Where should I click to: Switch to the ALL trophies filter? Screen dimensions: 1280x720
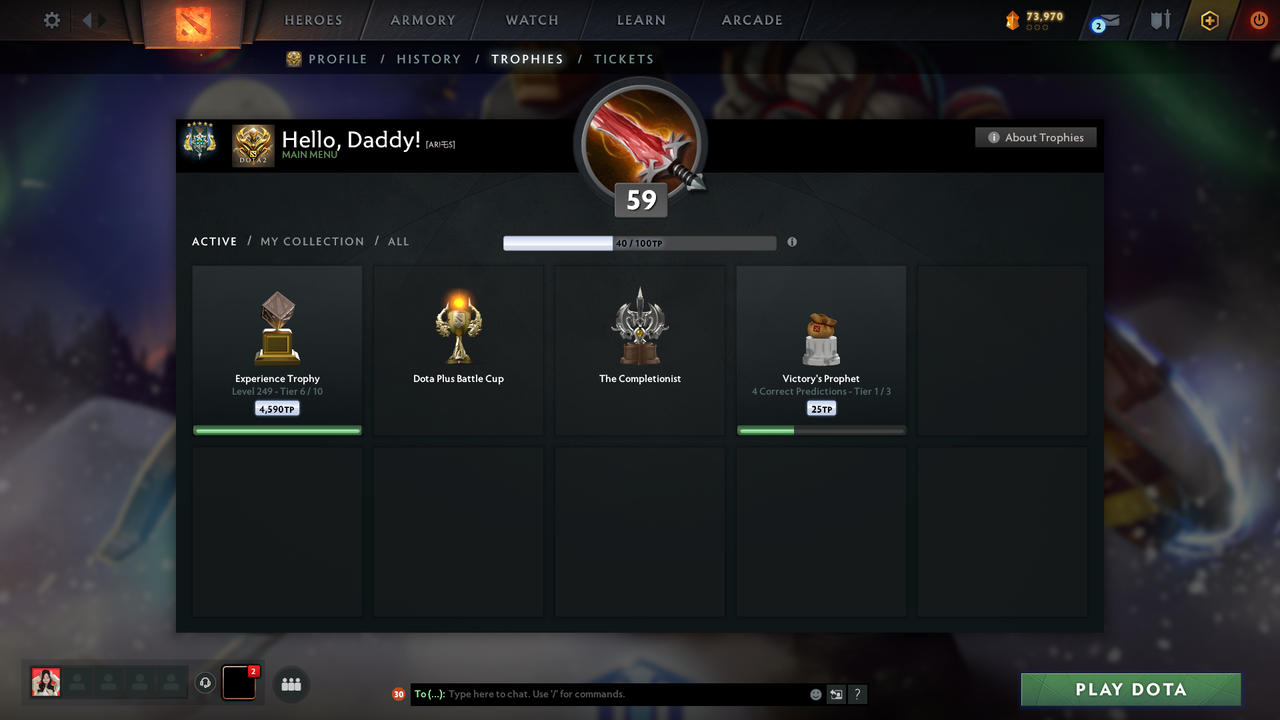click(x=398, y=241)
